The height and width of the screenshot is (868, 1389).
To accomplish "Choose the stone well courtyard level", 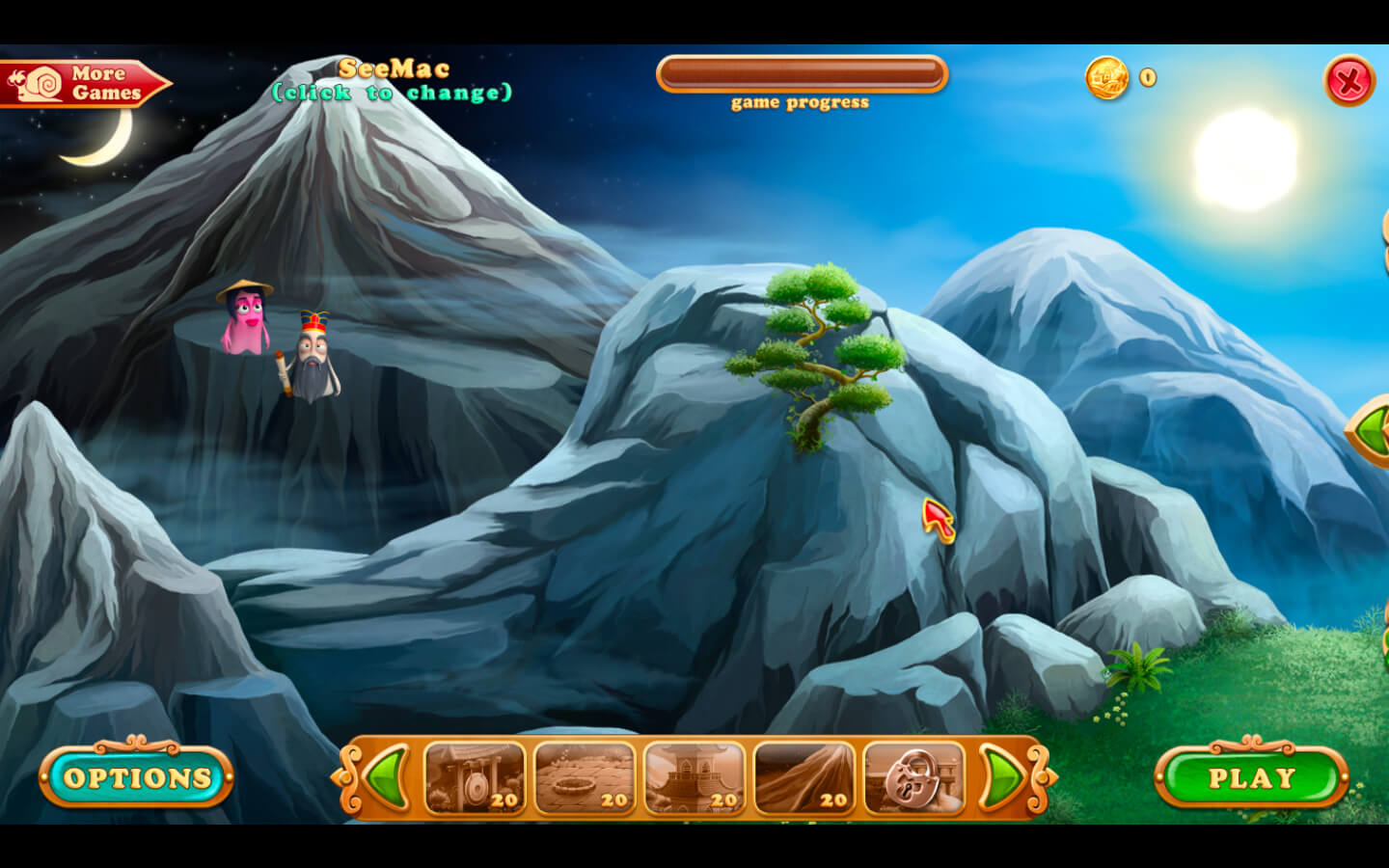I will pyautogui.click(x=585, y=777).
